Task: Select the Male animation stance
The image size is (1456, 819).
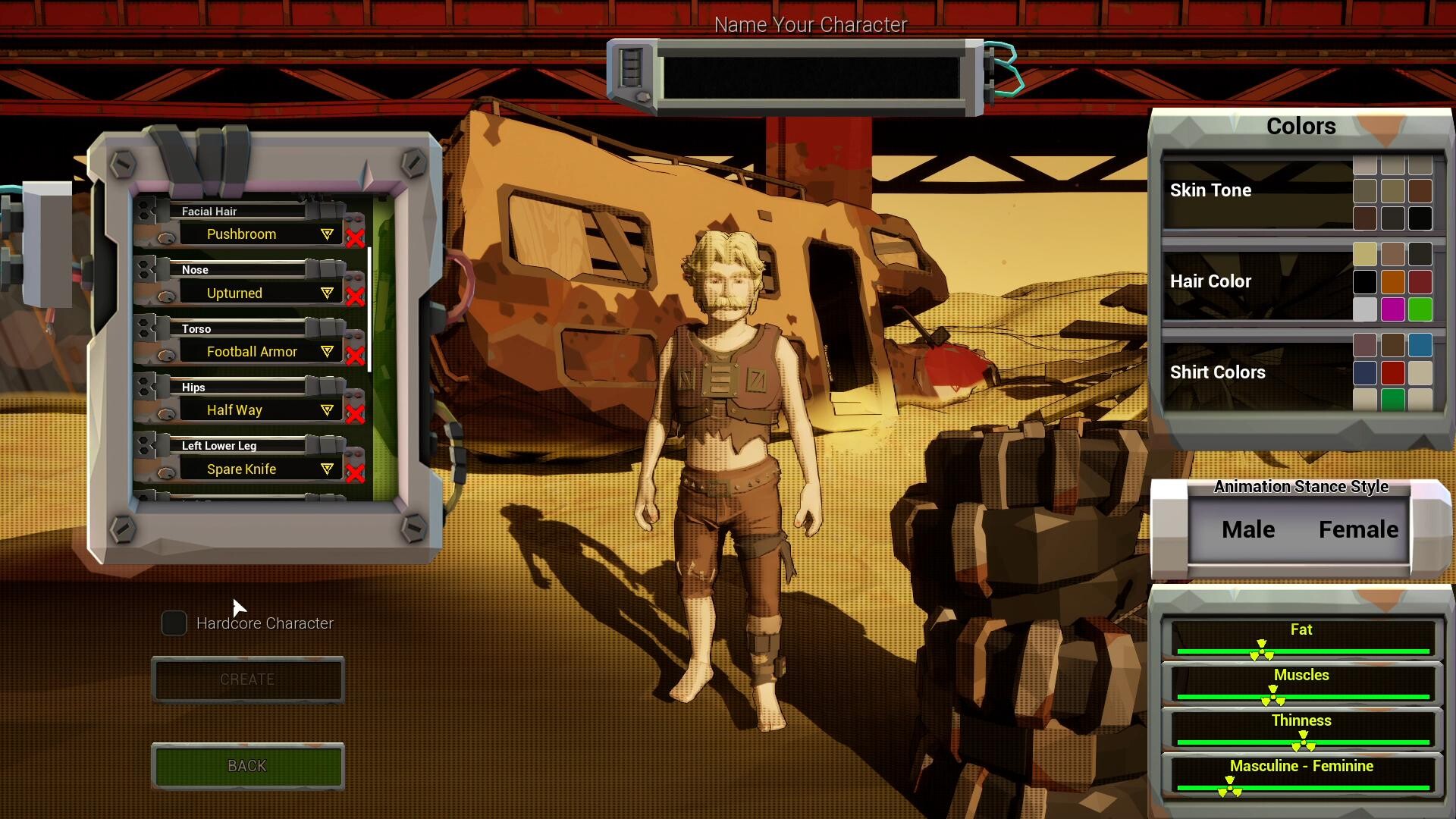Action: click(x=1246, y=530)
